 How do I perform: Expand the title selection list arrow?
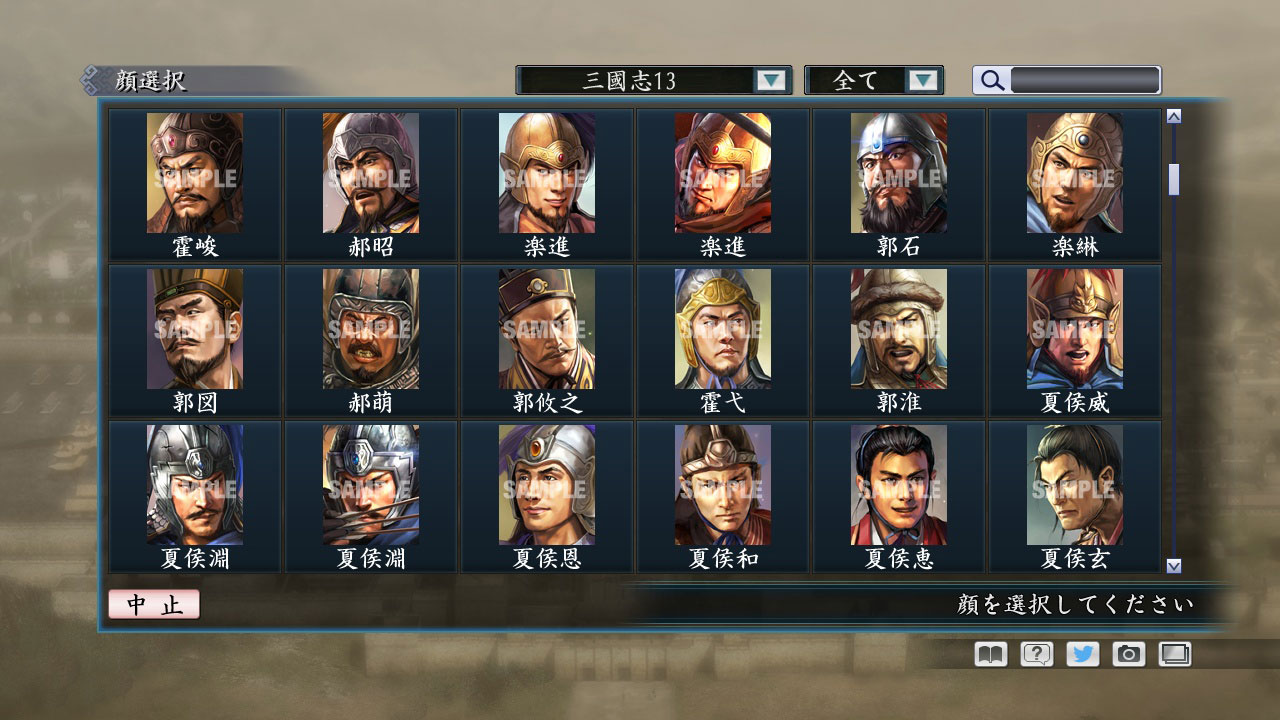[770, 80]
